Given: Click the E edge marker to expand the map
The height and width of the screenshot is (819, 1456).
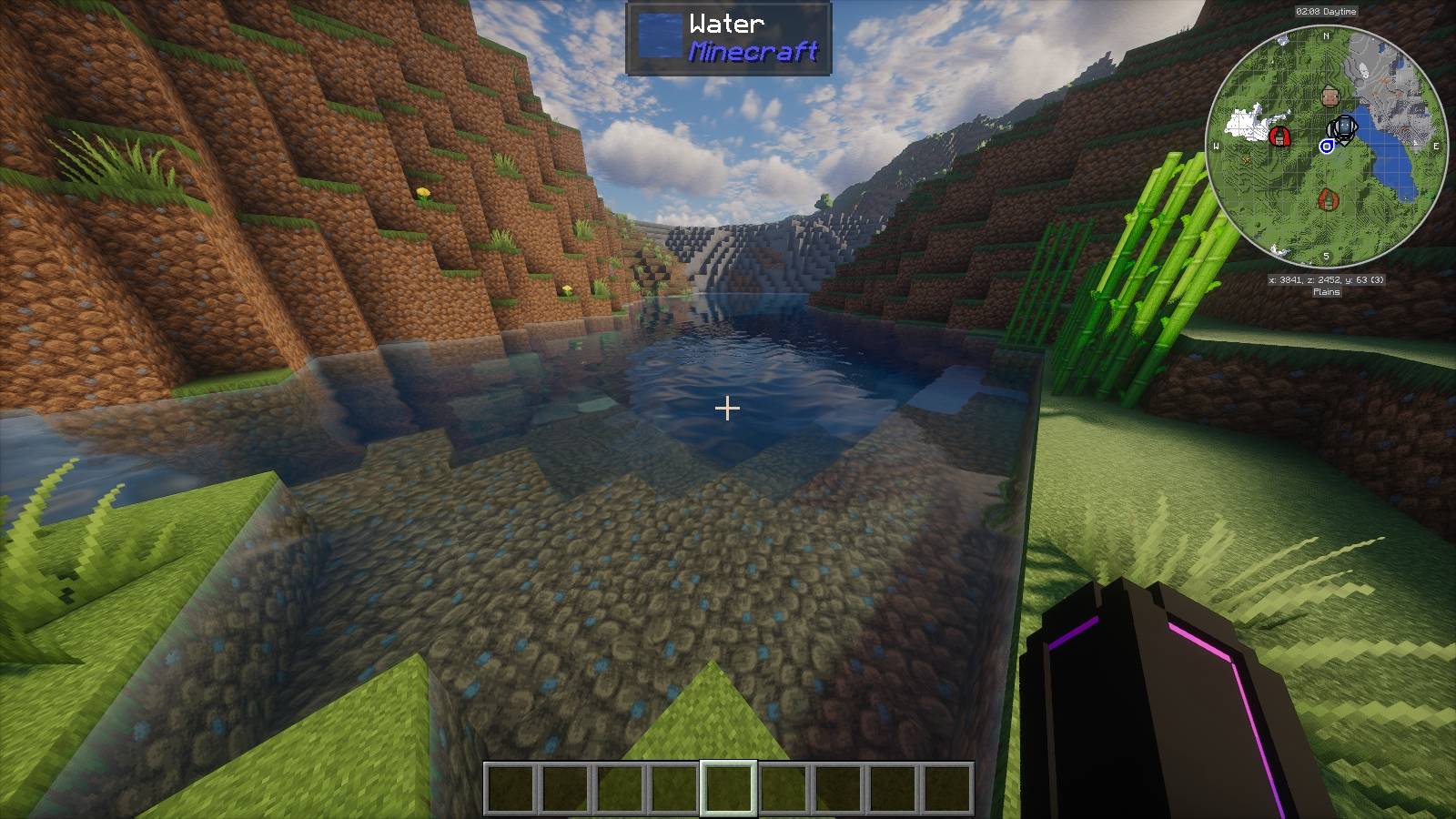Looking at the screenshot, I should 1436,145.
